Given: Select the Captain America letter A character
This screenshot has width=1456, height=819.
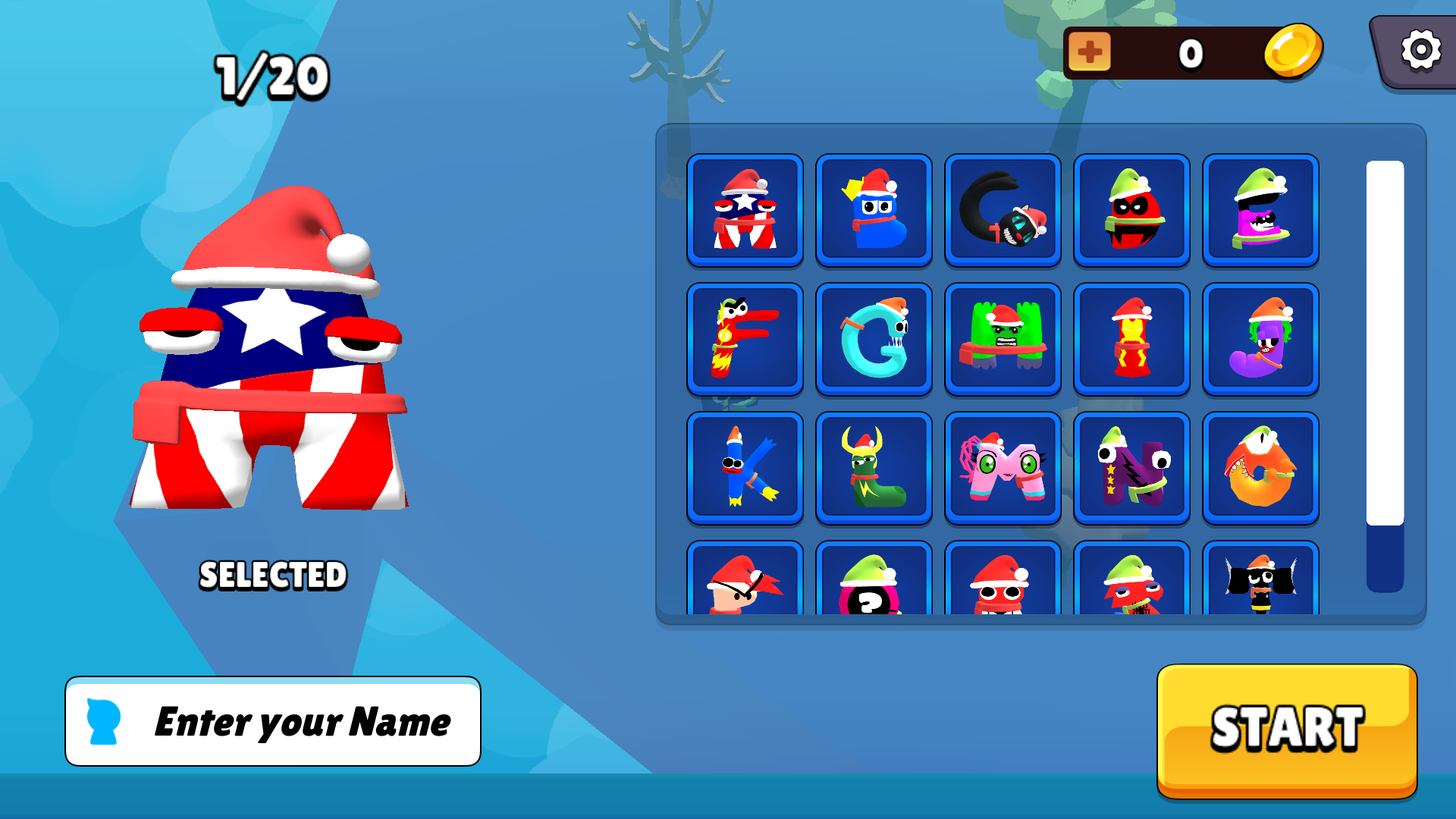Looking at the screenshot, I should 745,211.
